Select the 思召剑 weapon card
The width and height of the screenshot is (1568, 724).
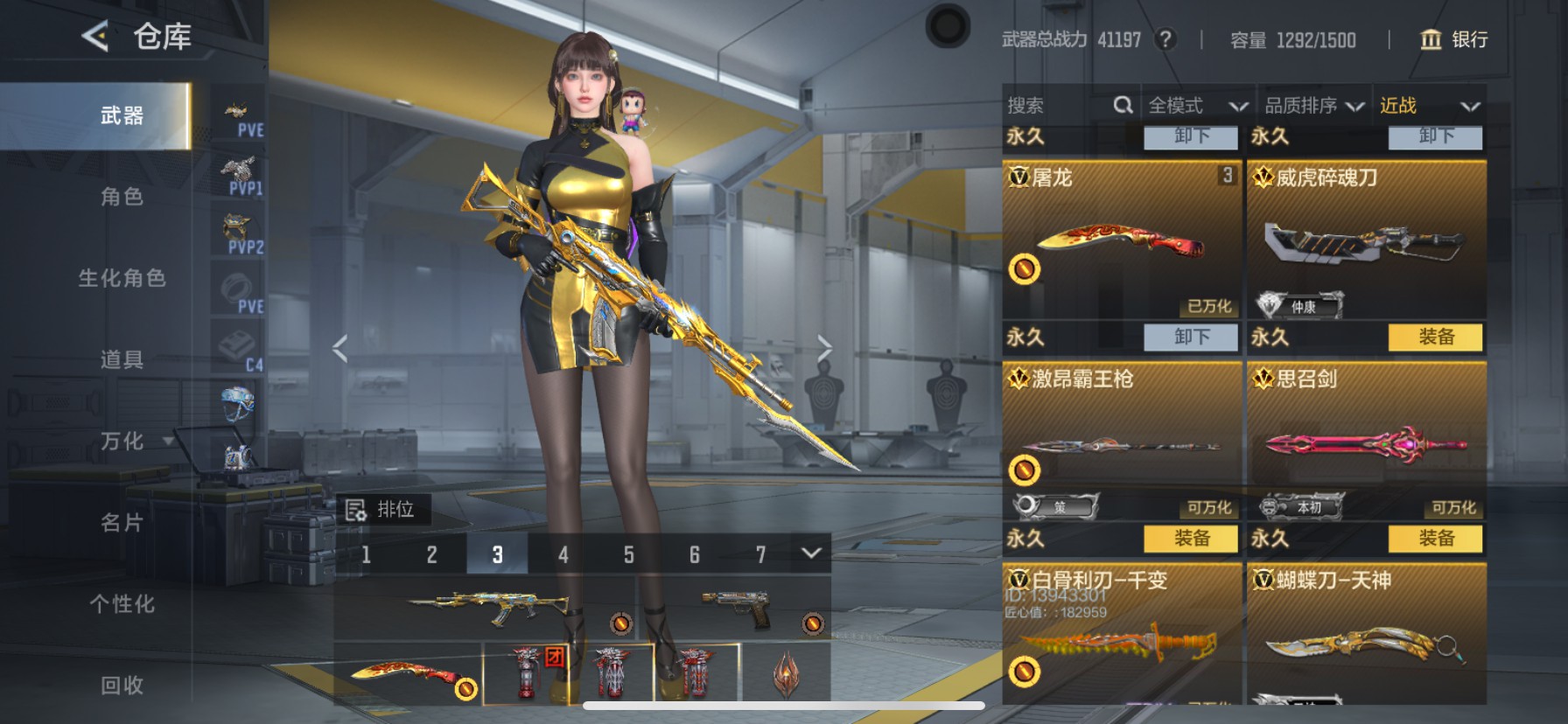click(x=1366, y=437)
